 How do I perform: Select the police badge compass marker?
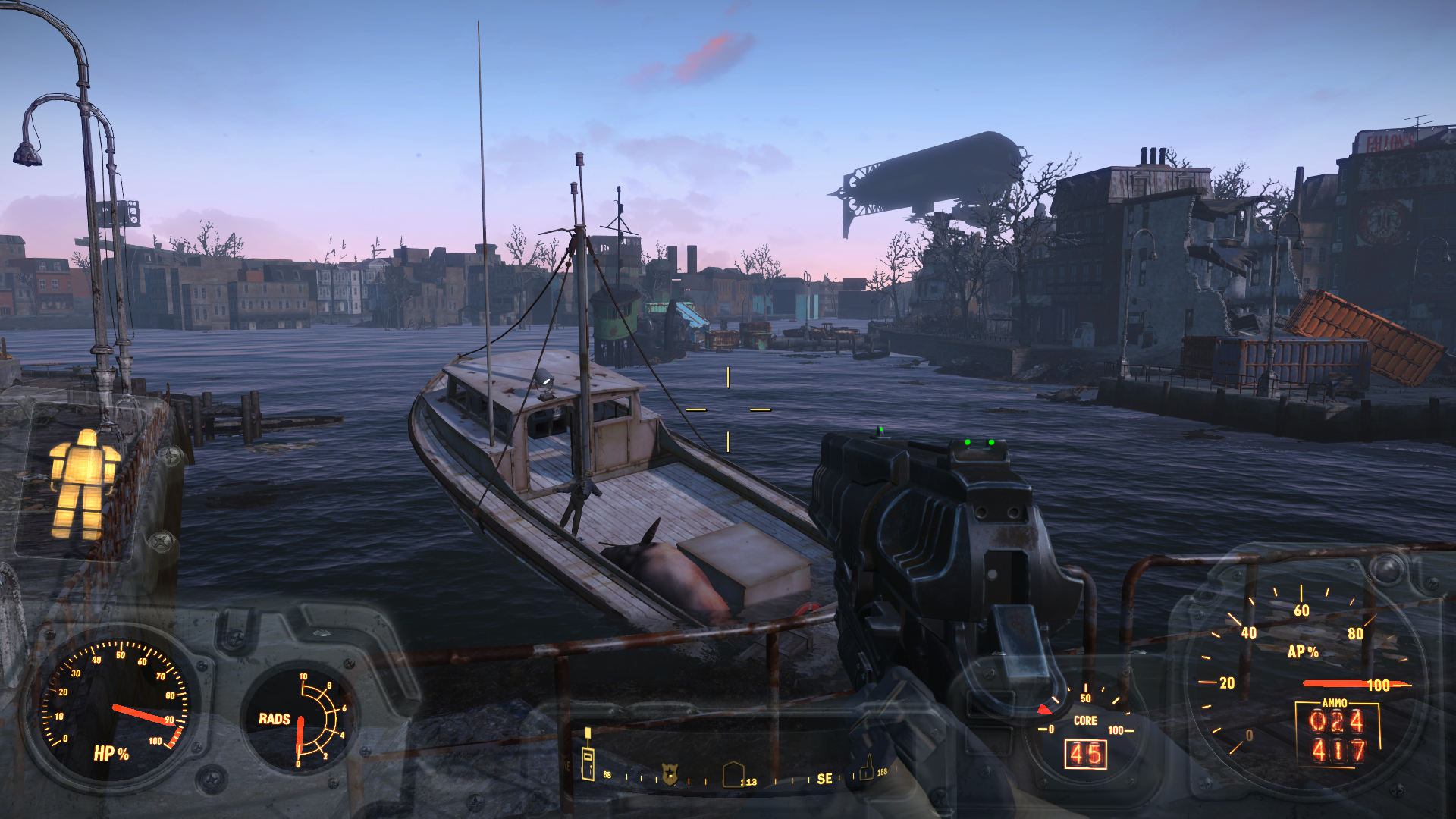(669, 774)
